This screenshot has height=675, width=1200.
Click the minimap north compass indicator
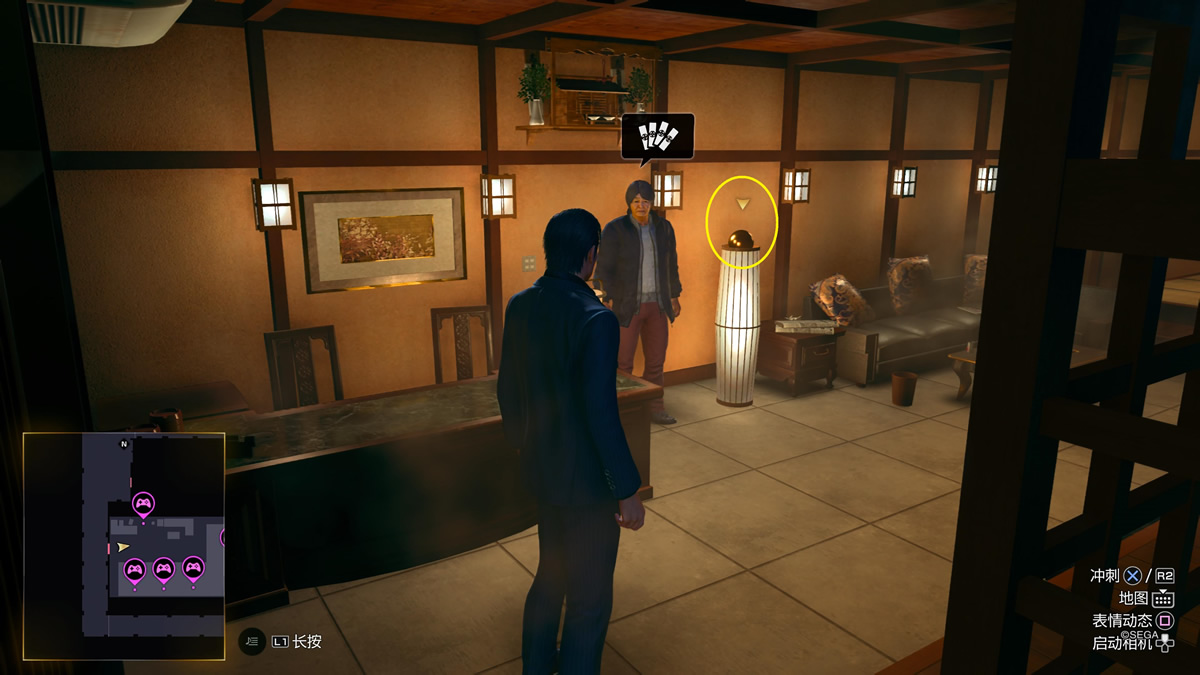click(x=124, y=443)
